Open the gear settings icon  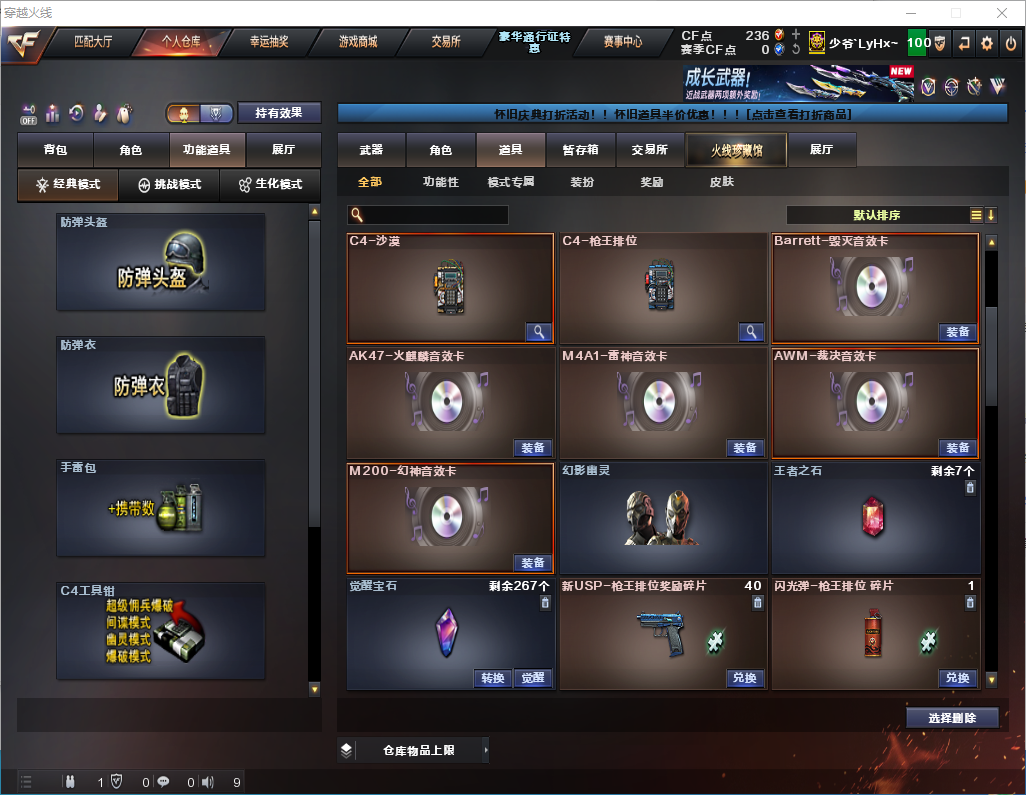987,43
